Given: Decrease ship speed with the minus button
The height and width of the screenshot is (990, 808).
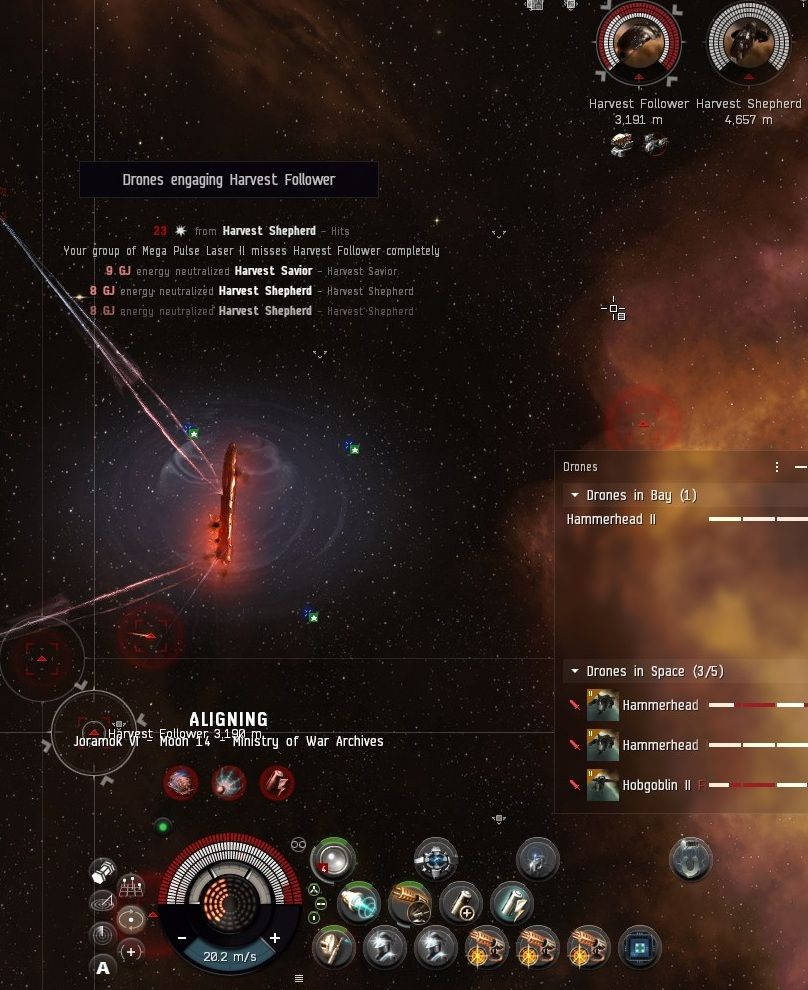Looking at the screenshot, I should [x=182, y=938].
